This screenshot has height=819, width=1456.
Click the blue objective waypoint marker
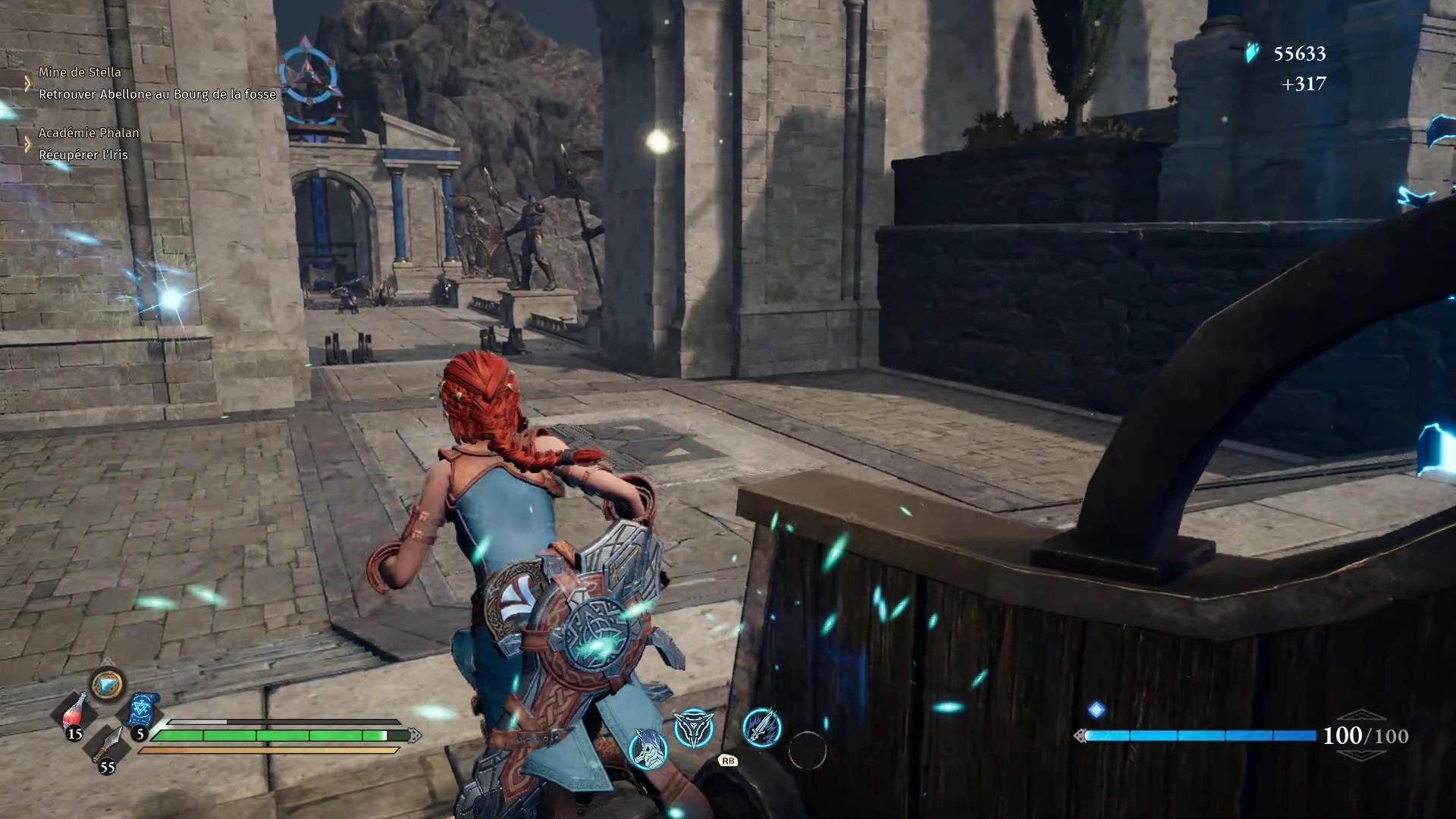click(307, 74)
